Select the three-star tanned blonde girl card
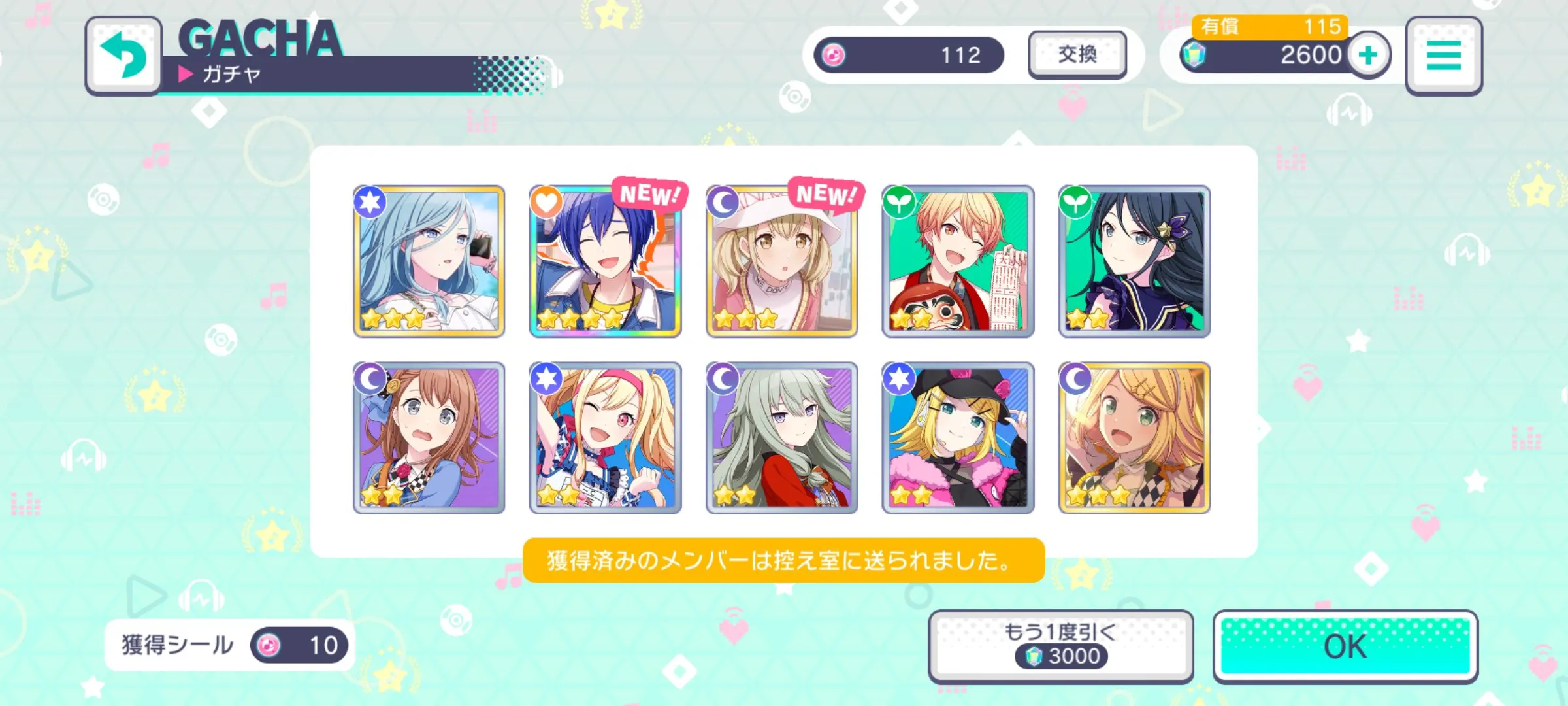The height and width of the screenshot is (706, 1568). 1134,437
